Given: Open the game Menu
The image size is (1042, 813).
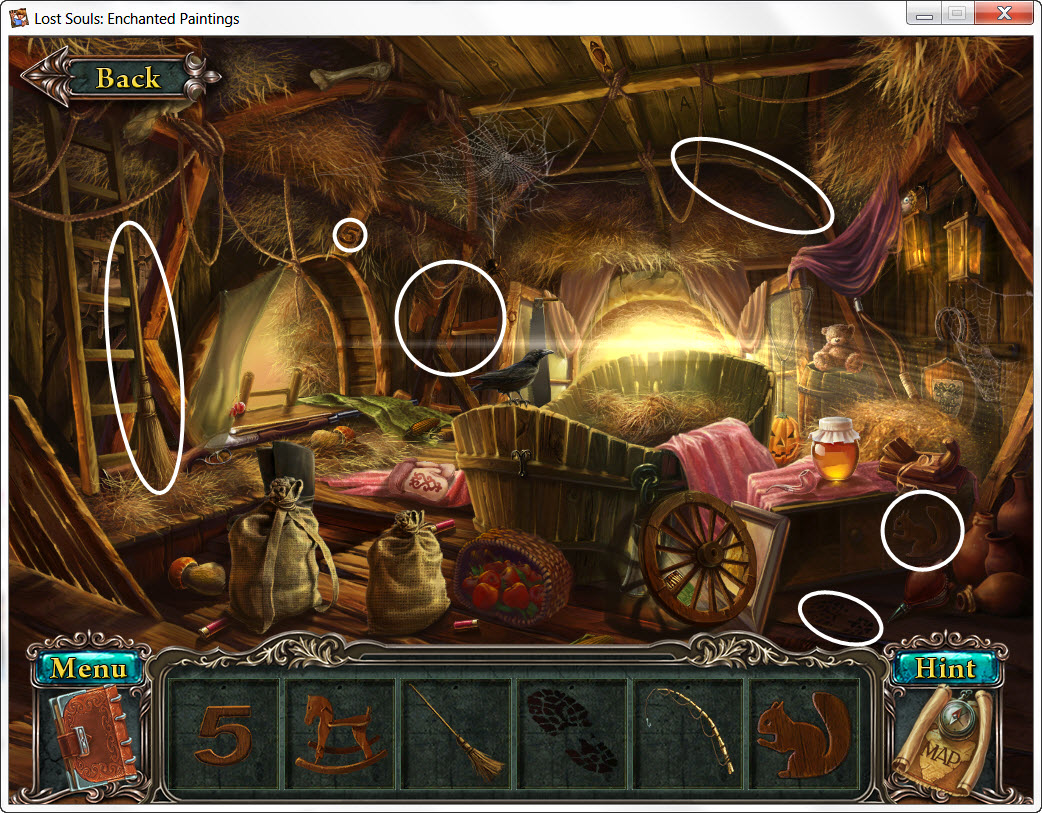Looking at the screenshot, I should click(89, 667).
